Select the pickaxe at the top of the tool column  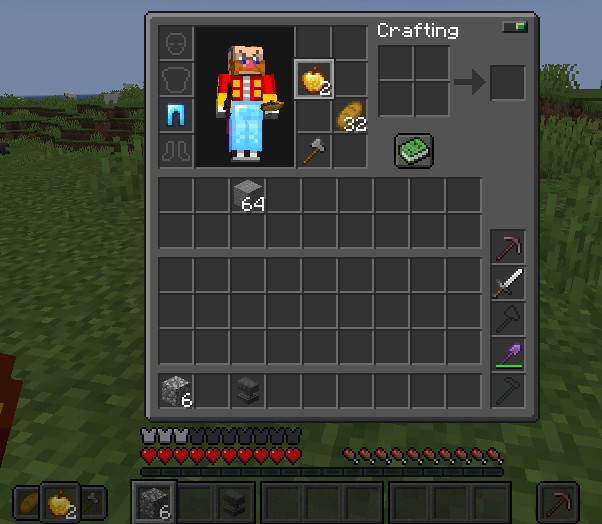[x=508, y=246]
